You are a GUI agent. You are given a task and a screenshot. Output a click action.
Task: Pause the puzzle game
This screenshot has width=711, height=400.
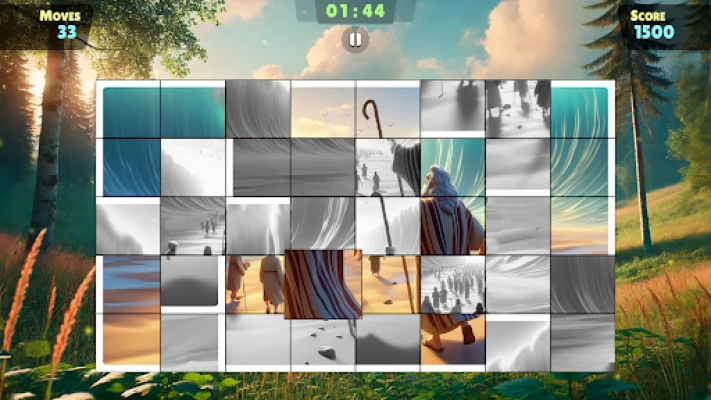pos(355,40)
